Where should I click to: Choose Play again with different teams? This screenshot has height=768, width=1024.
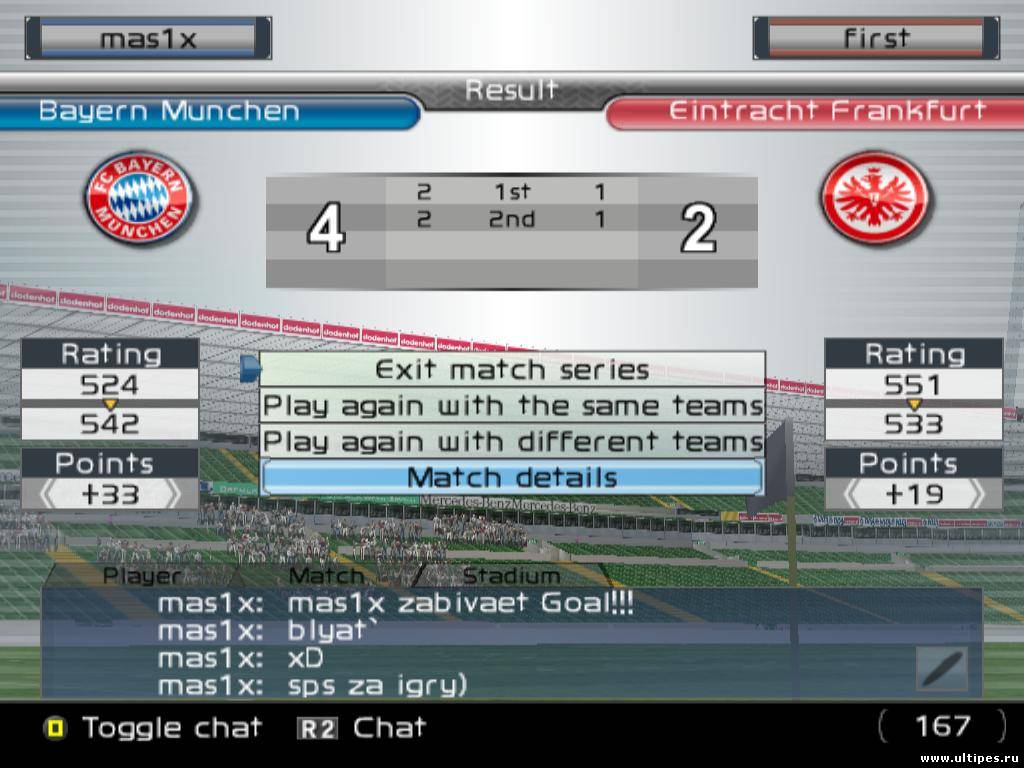click(512, 441)
